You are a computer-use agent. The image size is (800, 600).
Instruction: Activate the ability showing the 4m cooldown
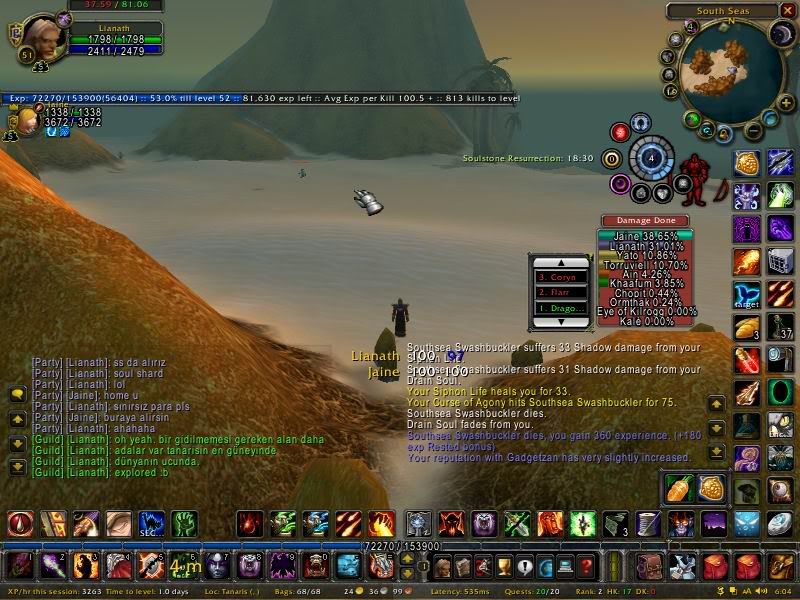(x=179, y=566)
